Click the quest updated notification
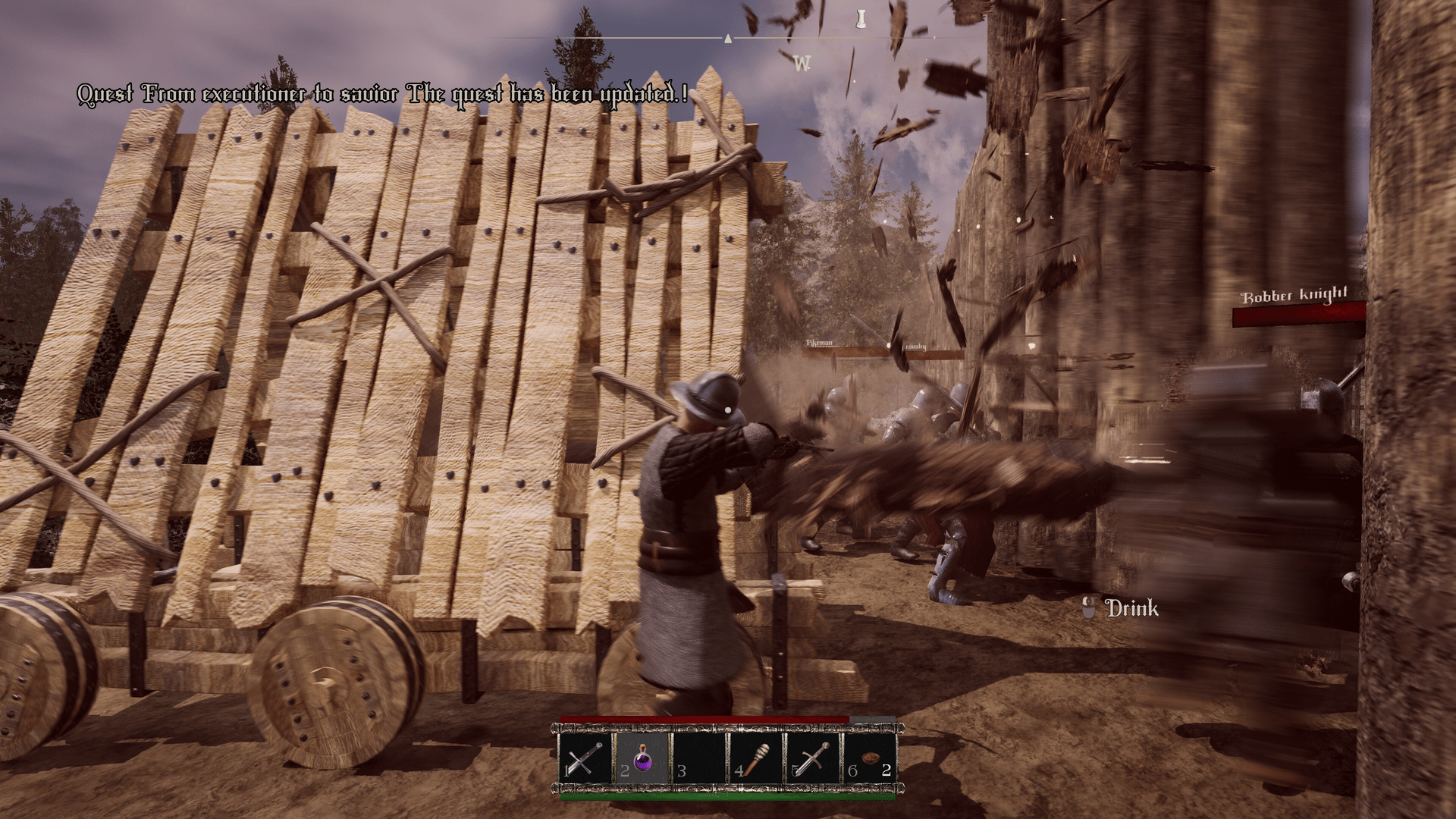The height and width of the screenshot is (819, 1456). [x=383, y=95]
